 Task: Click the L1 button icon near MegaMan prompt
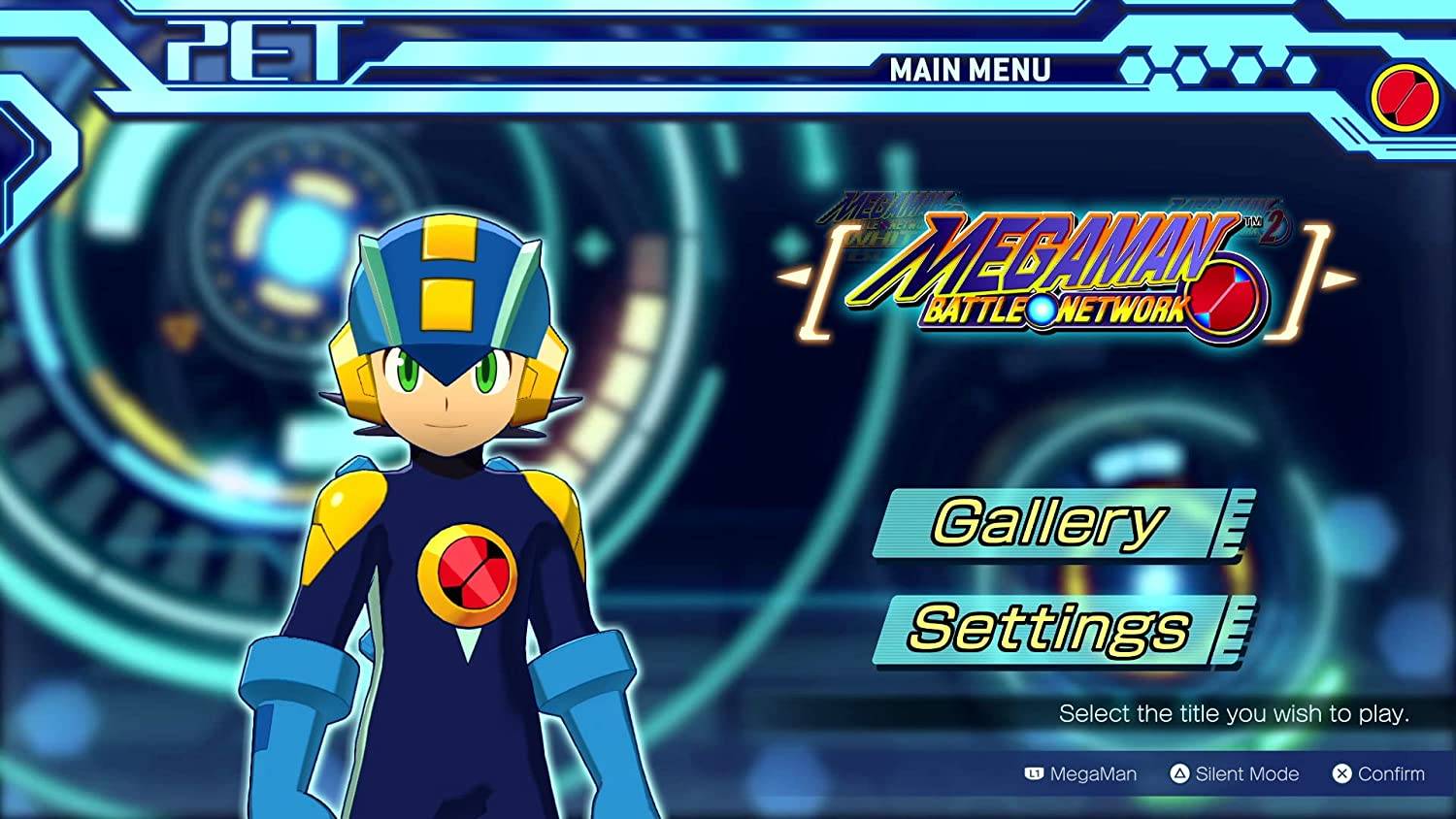(x=1036, y=774)
